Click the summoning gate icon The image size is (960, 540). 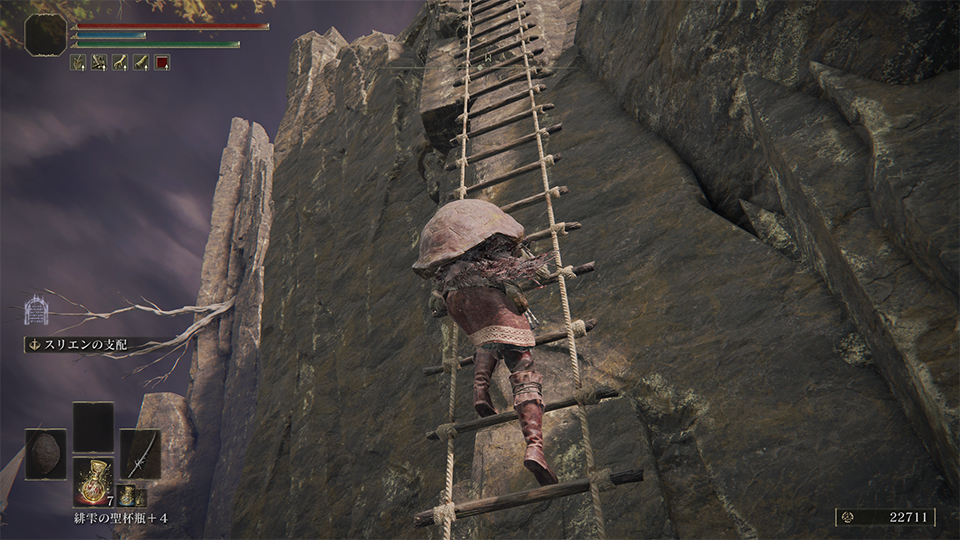pos(37,310)
